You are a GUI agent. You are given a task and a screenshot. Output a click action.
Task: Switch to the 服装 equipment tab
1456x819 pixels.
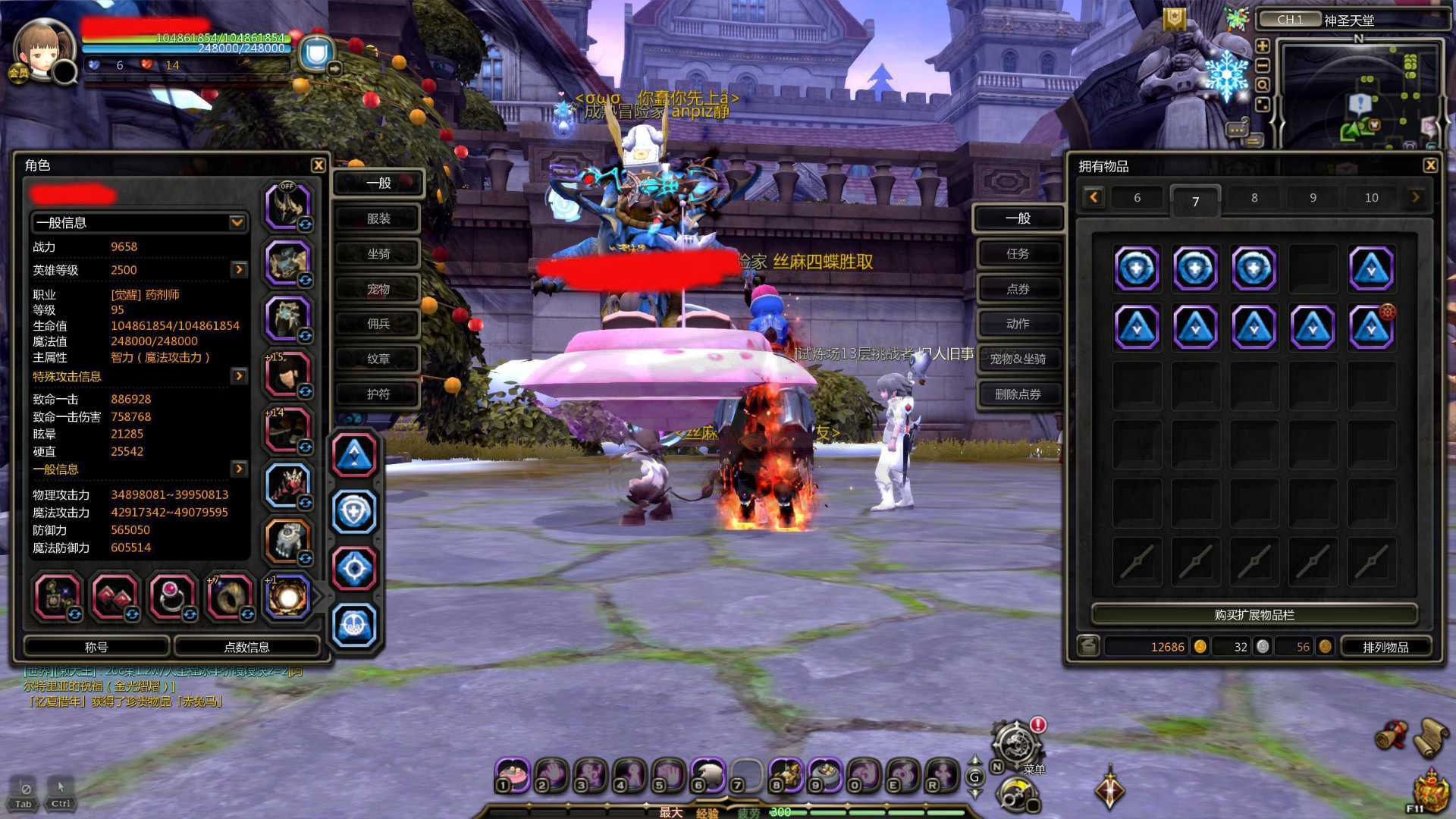pyautogui.click(x=378, y=218)
